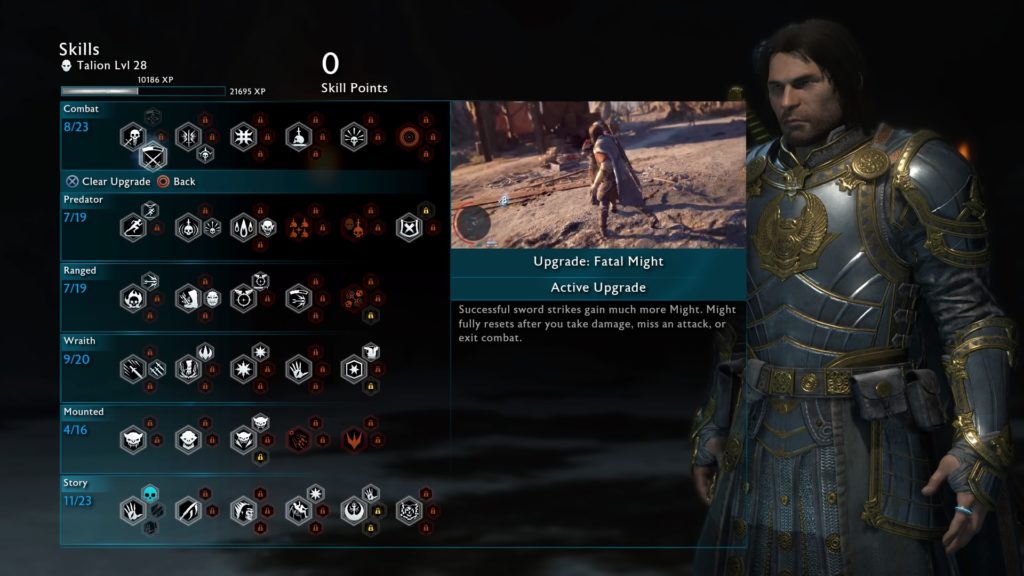Choose the open hand skill in the Wraith row
The image size is (1024, 576).
pyautogui.click(x=299, y=369)
